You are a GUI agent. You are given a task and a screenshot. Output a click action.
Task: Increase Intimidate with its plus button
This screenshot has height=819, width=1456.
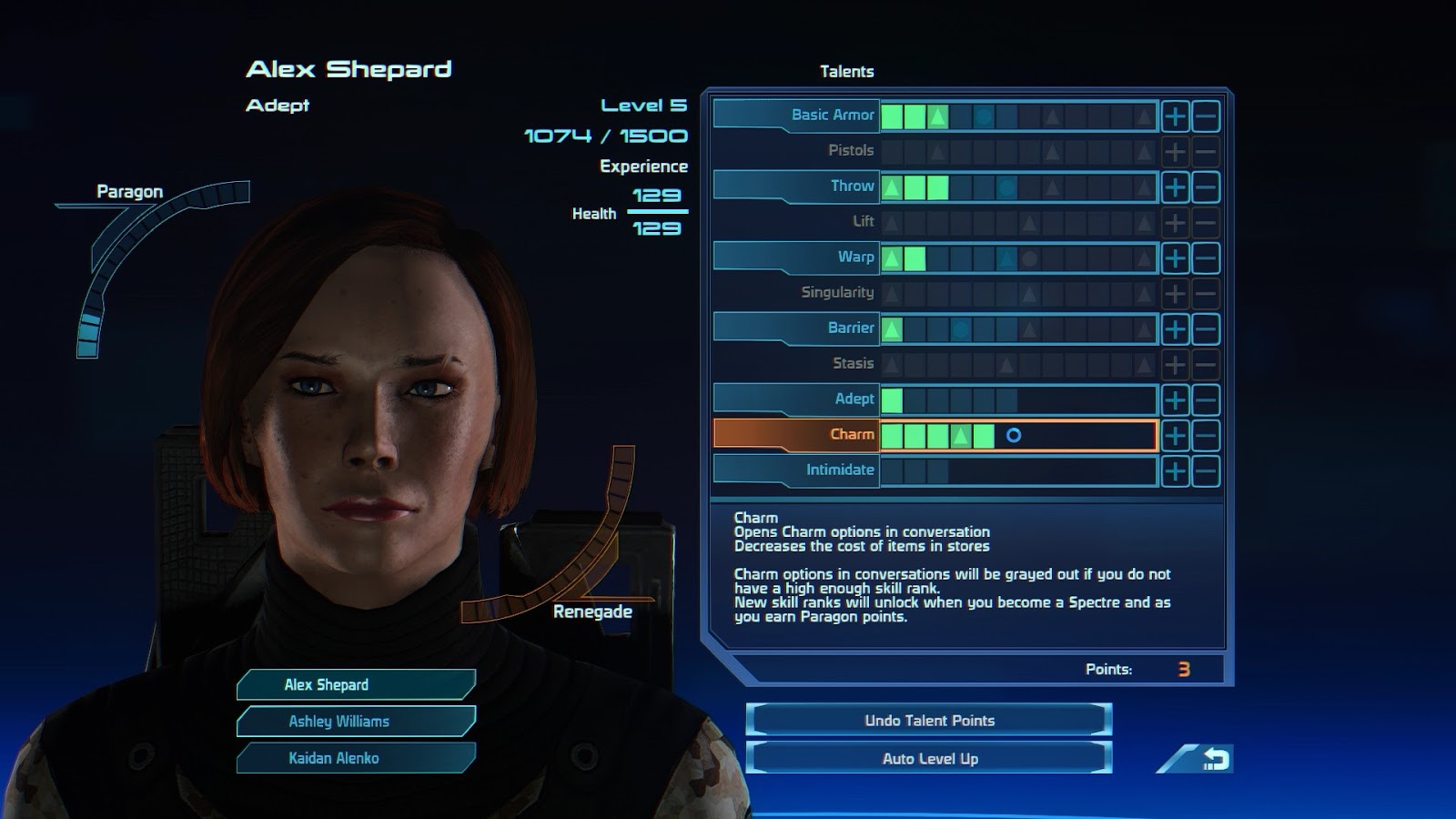point(1176,470)
